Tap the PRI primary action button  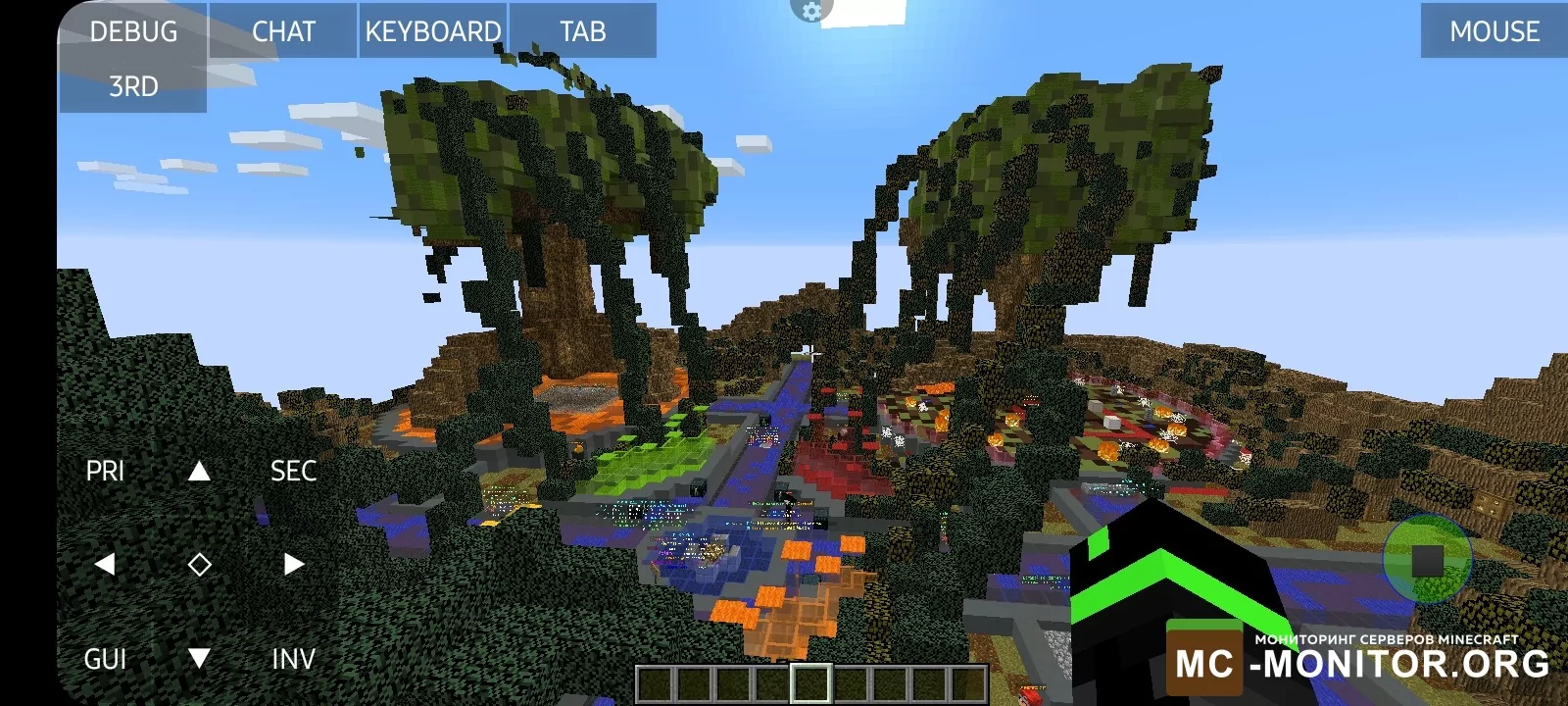[x=105, y=471]
